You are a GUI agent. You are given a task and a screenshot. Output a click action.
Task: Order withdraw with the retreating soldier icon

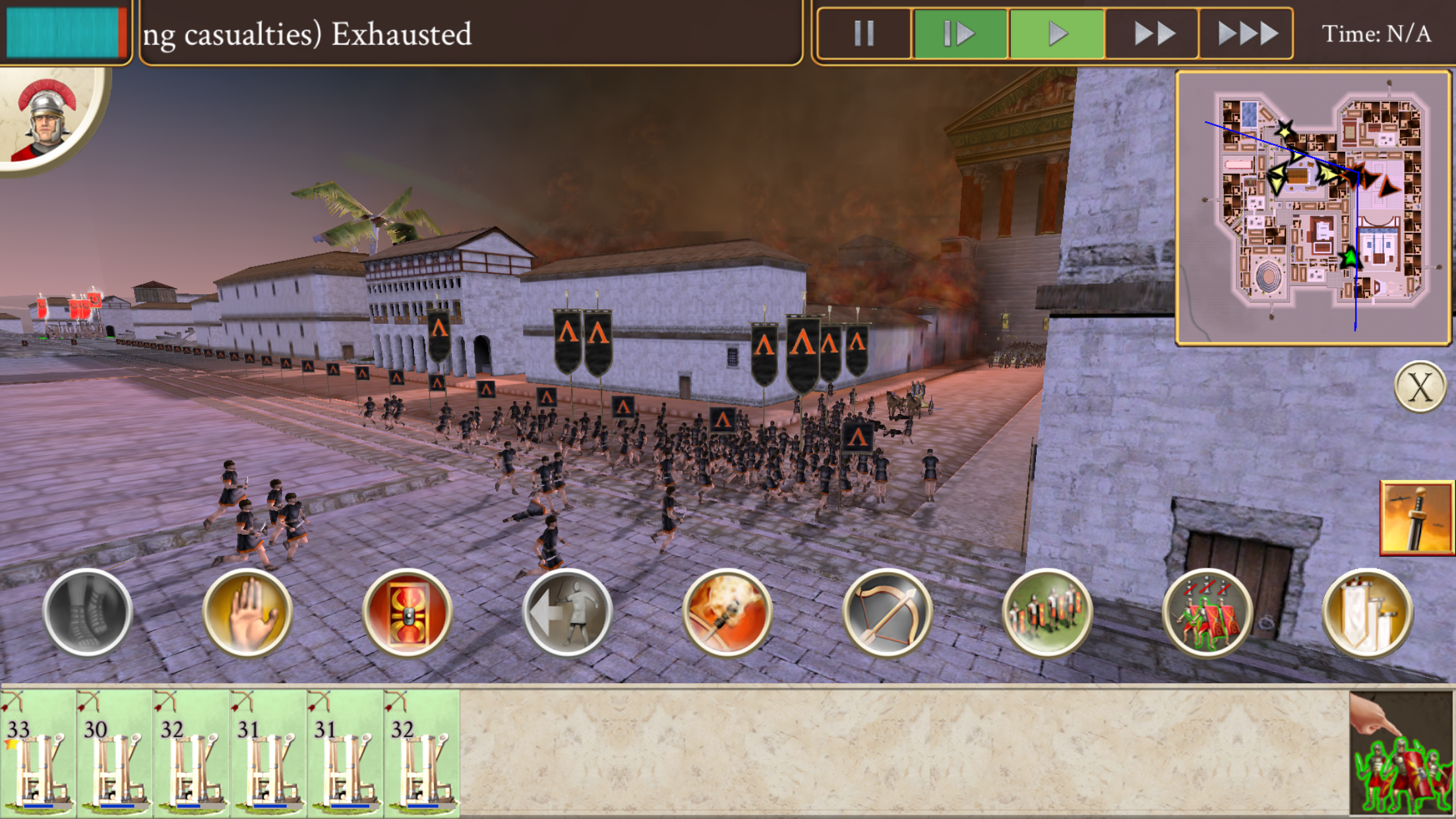[x=567, y=612]
